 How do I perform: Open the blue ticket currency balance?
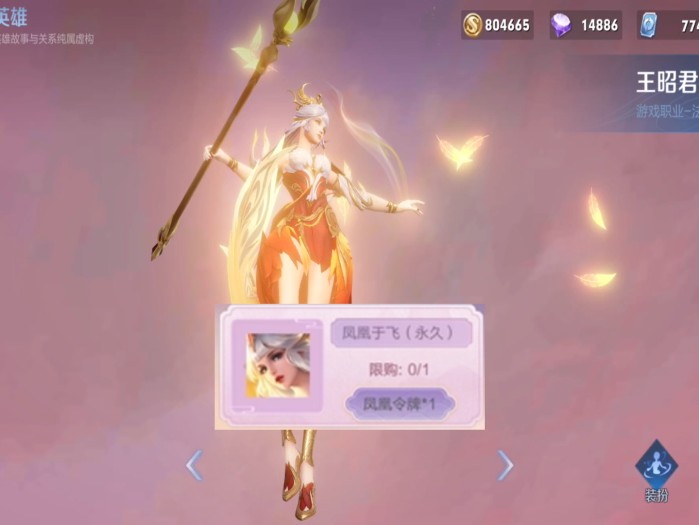[670, 25]
